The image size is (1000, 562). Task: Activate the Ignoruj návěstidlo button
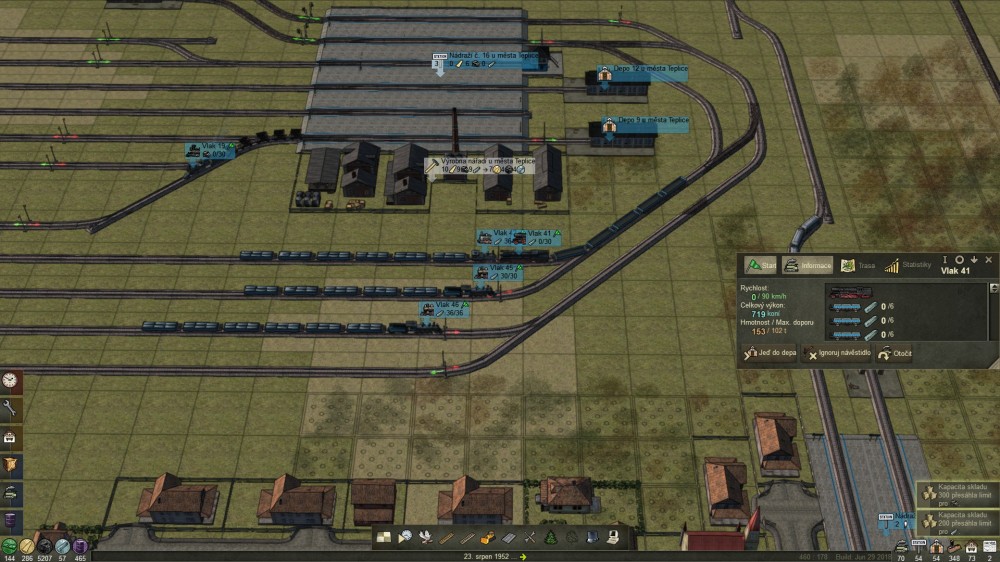click(x=836, y=354)
